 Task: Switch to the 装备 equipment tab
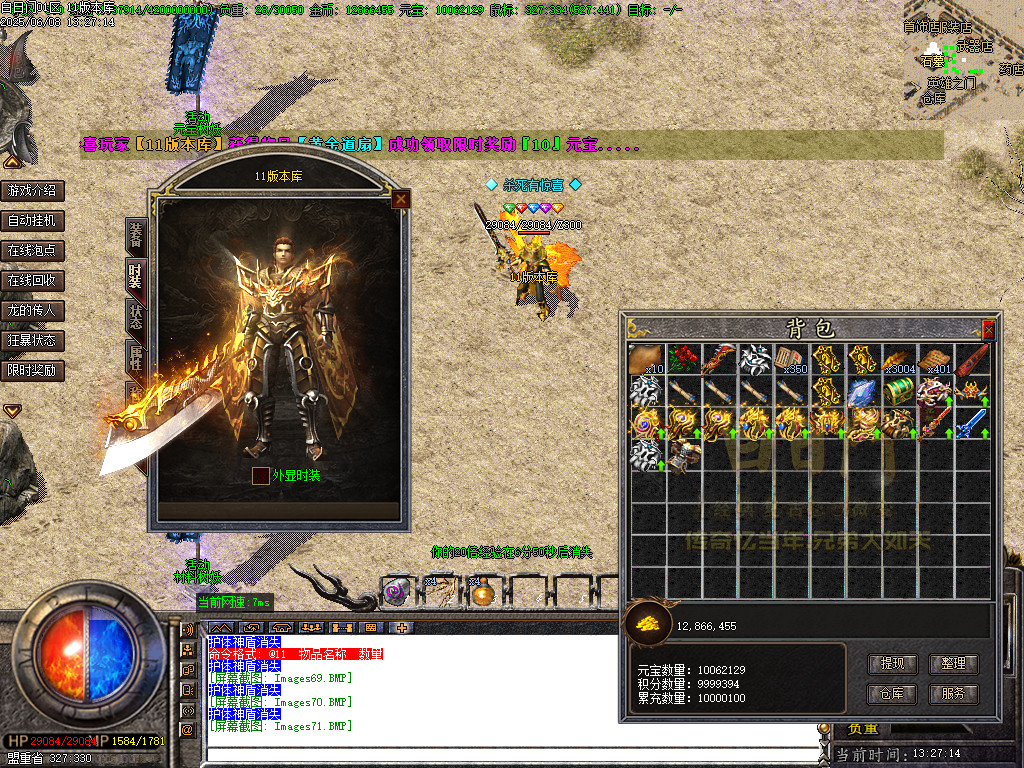(x=136, y=236)
